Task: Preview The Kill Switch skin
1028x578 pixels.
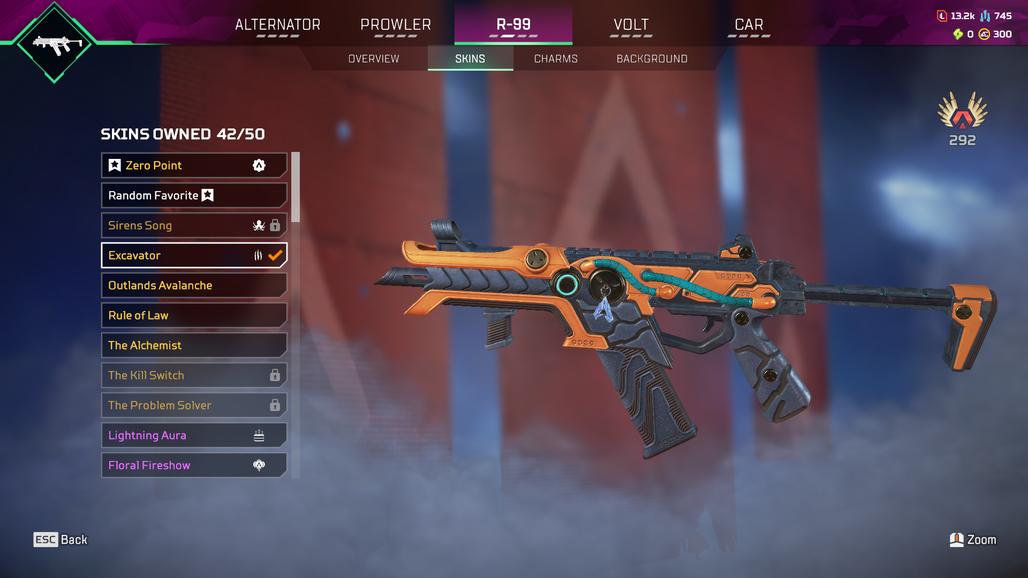Action: click(194, 375)
